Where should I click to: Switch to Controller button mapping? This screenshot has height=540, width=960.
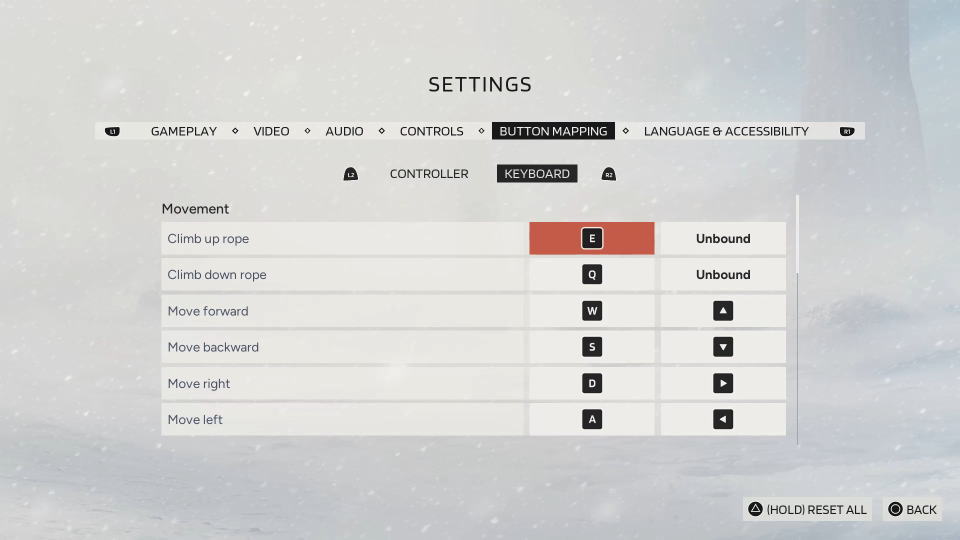tap(429, 174)
